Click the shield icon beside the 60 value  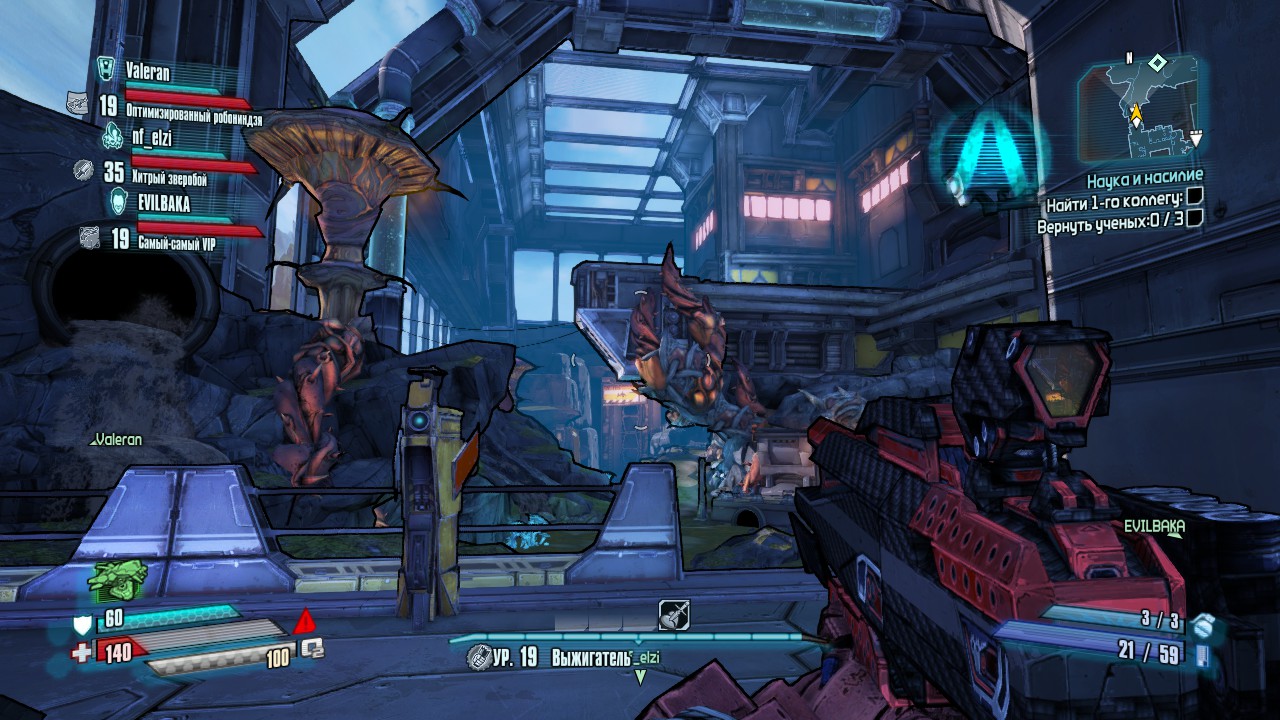[84, 626]
